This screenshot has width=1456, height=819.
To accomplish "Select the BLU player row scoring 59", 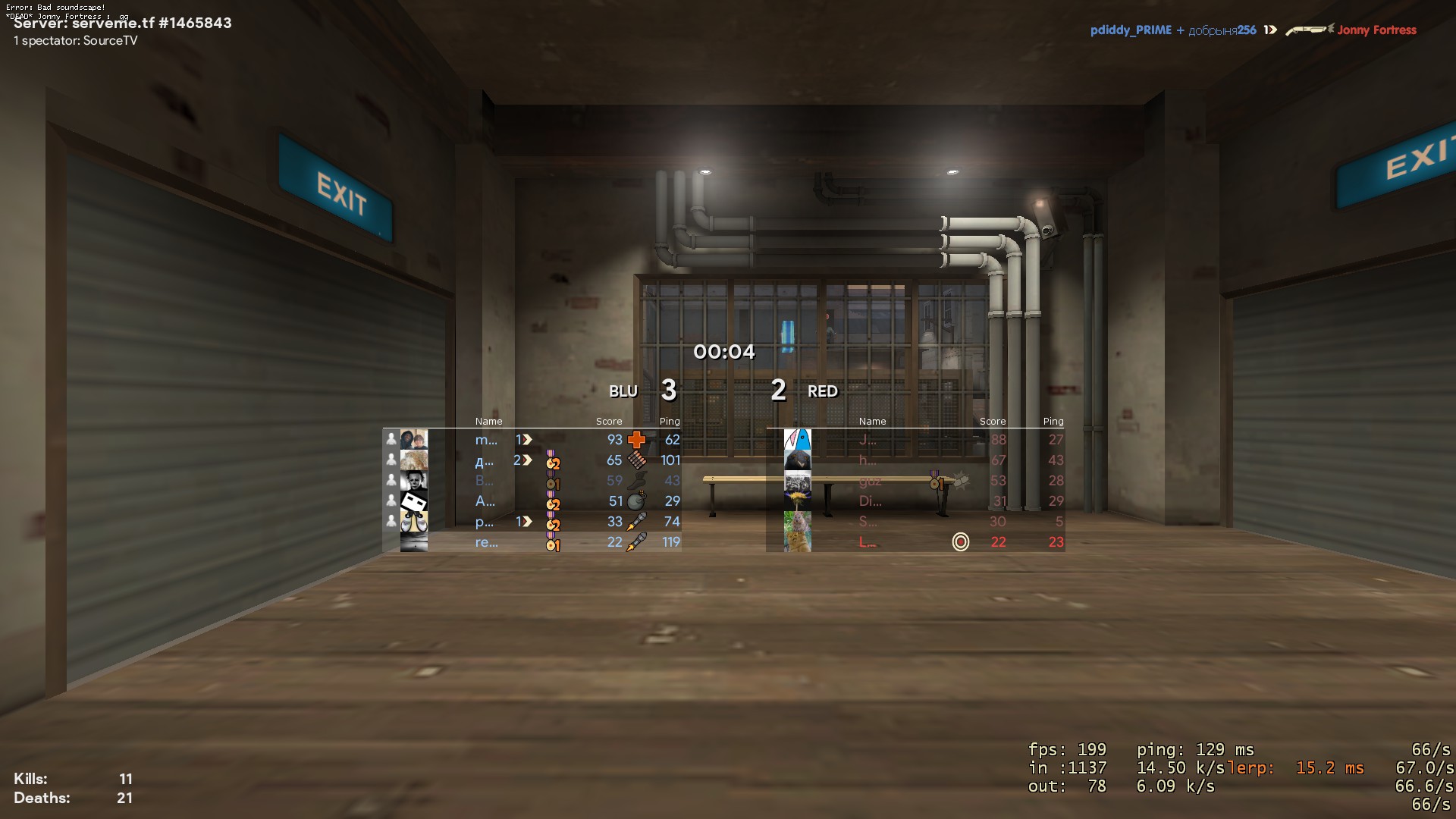I will (531, 481).
